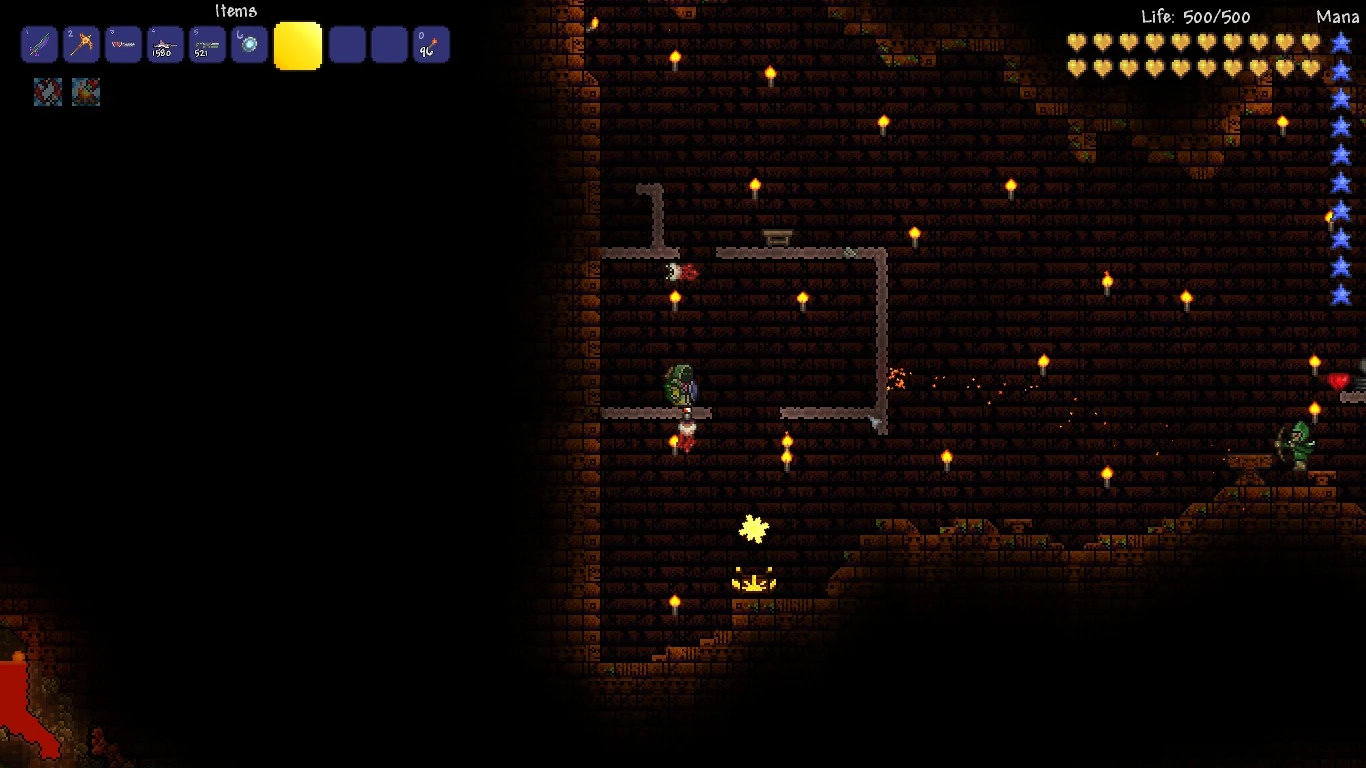This screenshot has height=768, width=1366.
Task: Select the gun with 1580 ammo in slot 4
Action: point(165,44)
